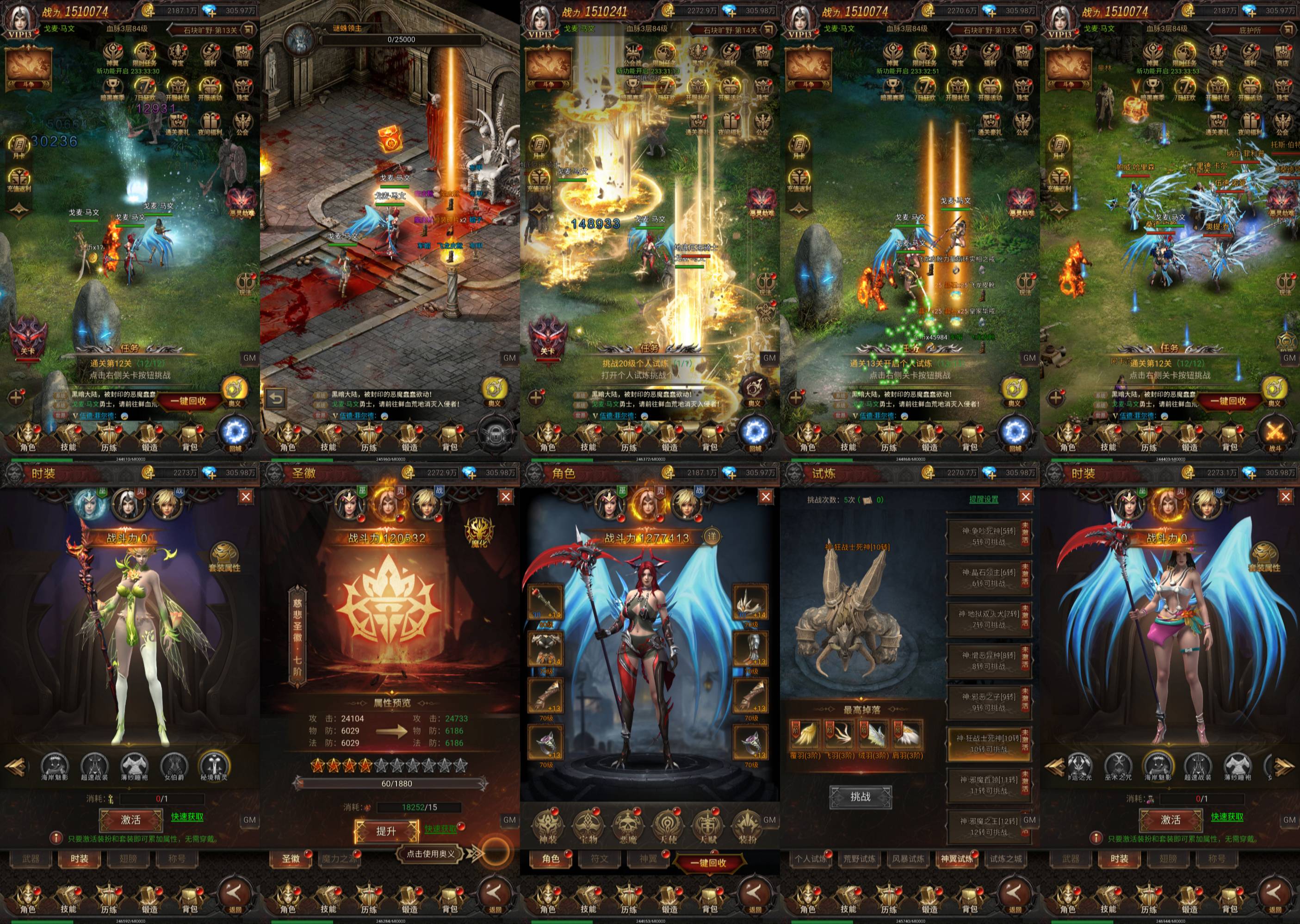The image size is (1300, 924).
Task: Start the trial with the 挑战 button
Action: tap(860, 796)
